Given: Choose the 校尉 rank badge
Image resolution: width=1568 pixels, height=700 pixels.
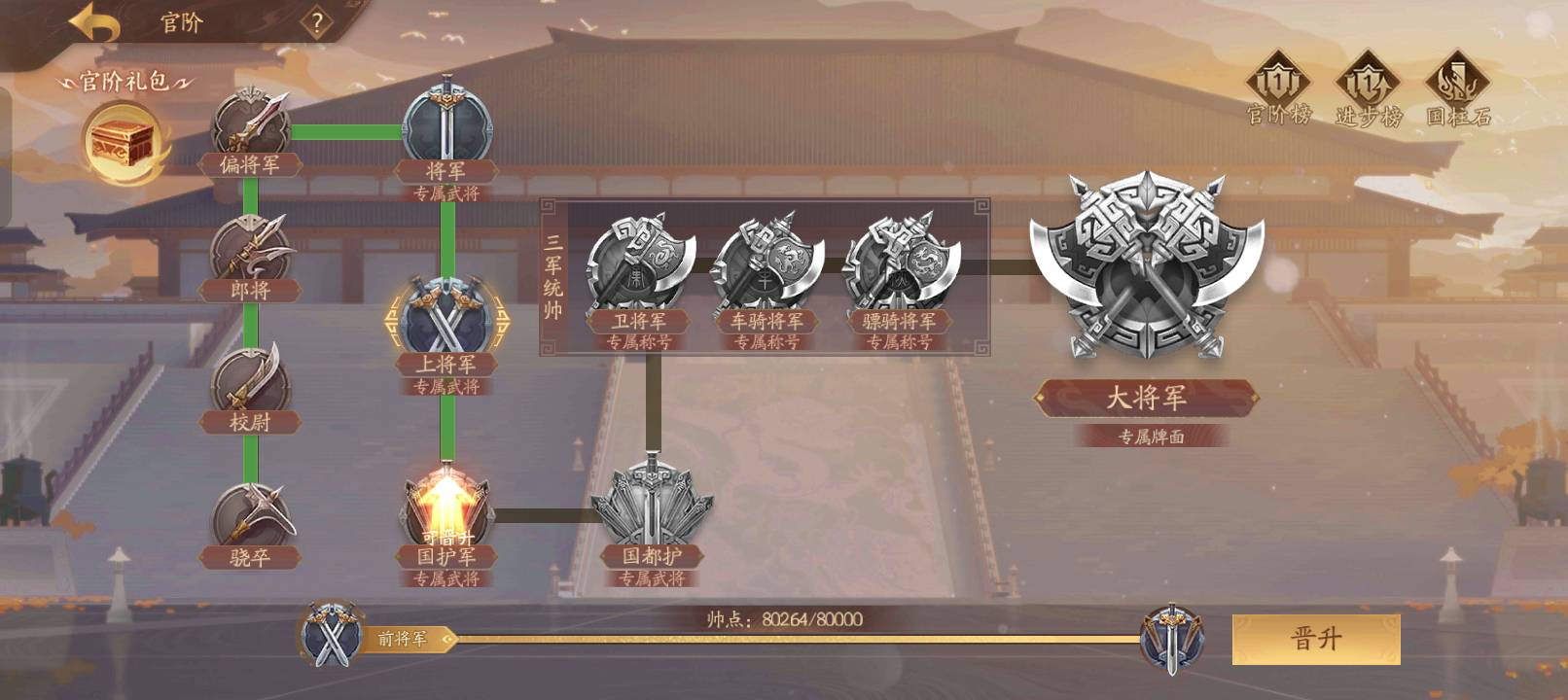Looking at the screenshot, I should [x=251, y=381].
